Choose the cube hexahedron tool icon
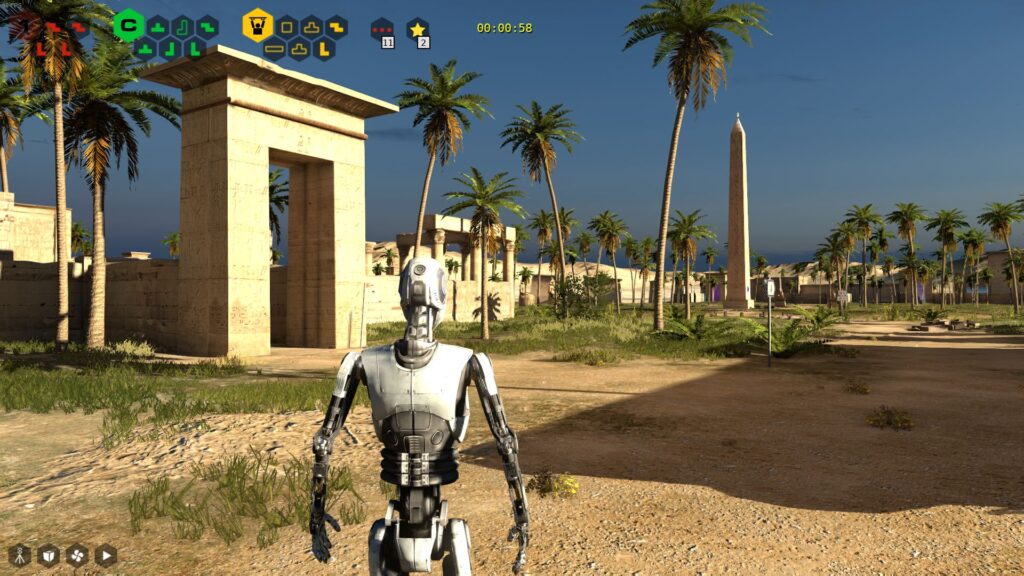This screenshot has width=1024, height=576. point(48,555)
